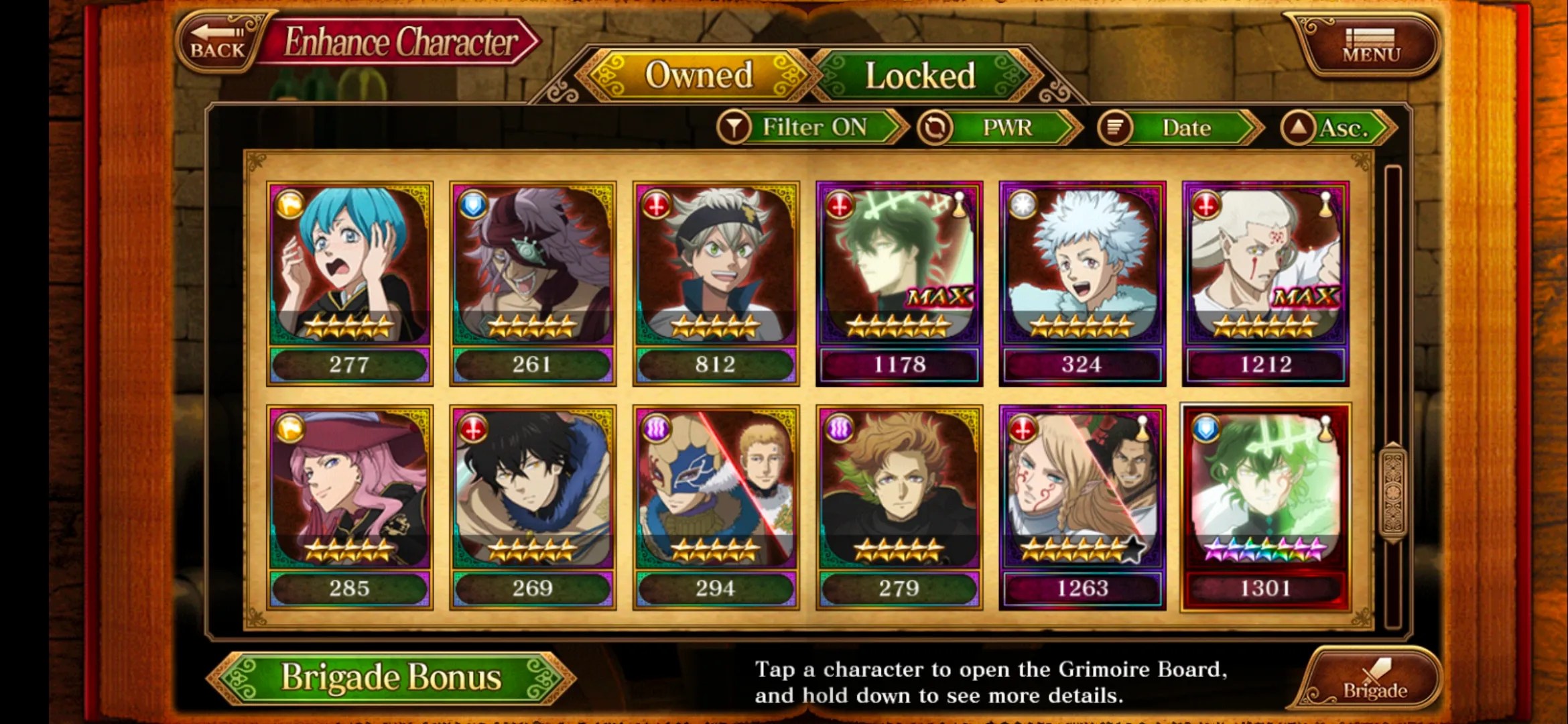Pick the dual character card with power 1263
The image size is (1568, 724).
click(1082, 507)
